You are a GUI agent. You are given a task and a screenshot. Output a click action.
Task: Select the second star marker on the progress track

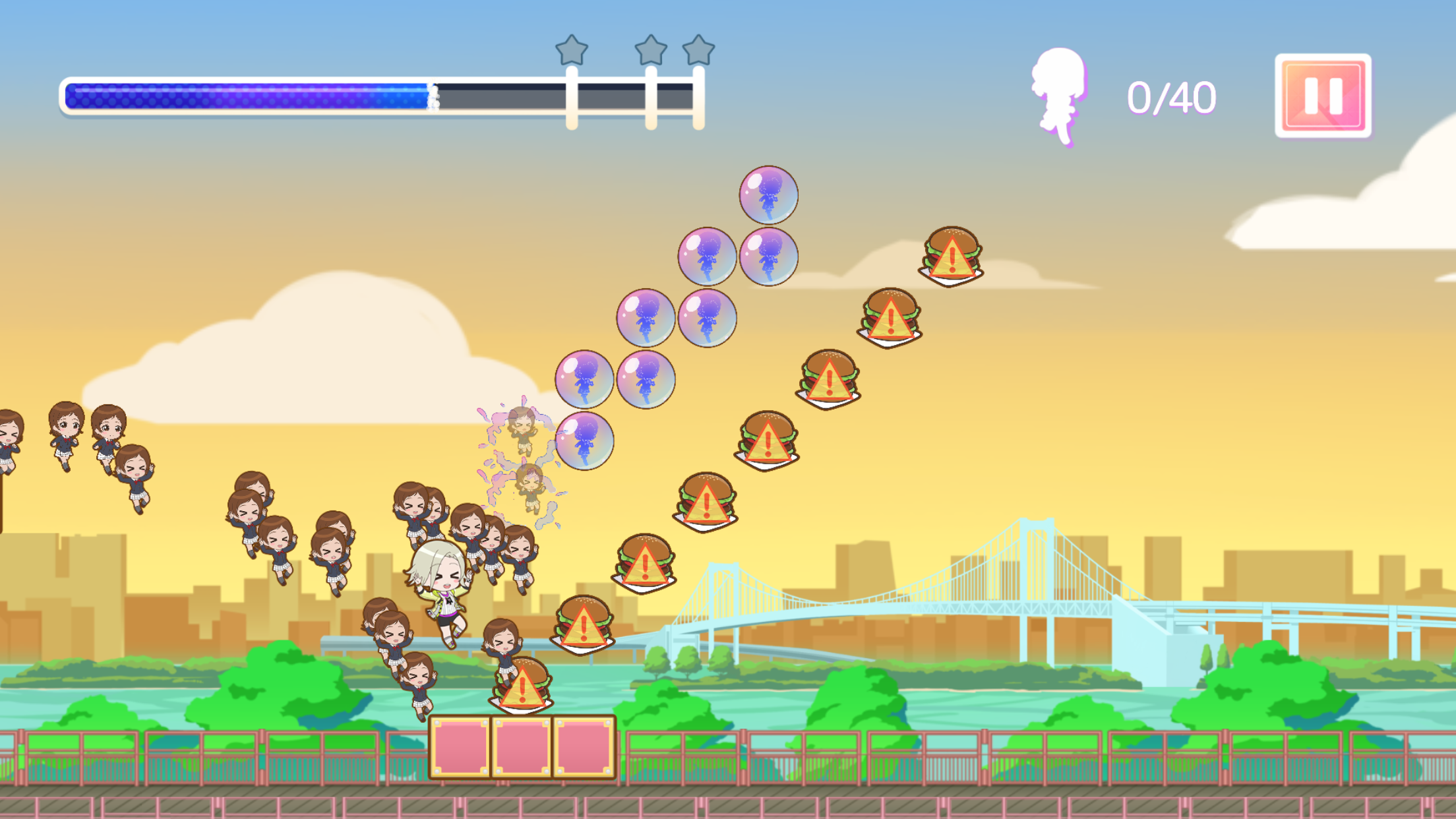(652, 49)
